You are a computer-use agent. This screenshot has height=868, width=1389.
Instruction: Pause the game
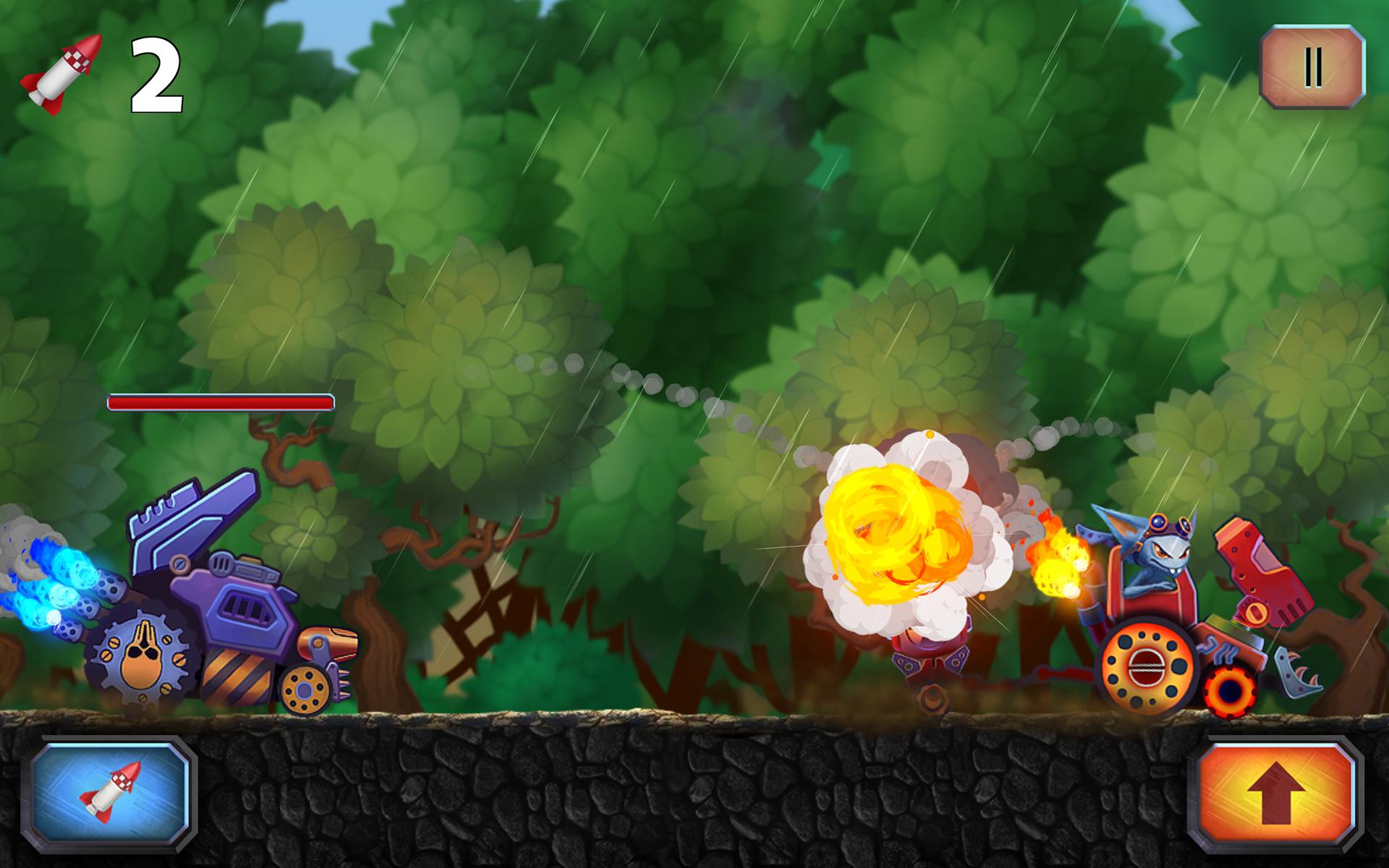pyautogui.click(x=1312, y=67)
